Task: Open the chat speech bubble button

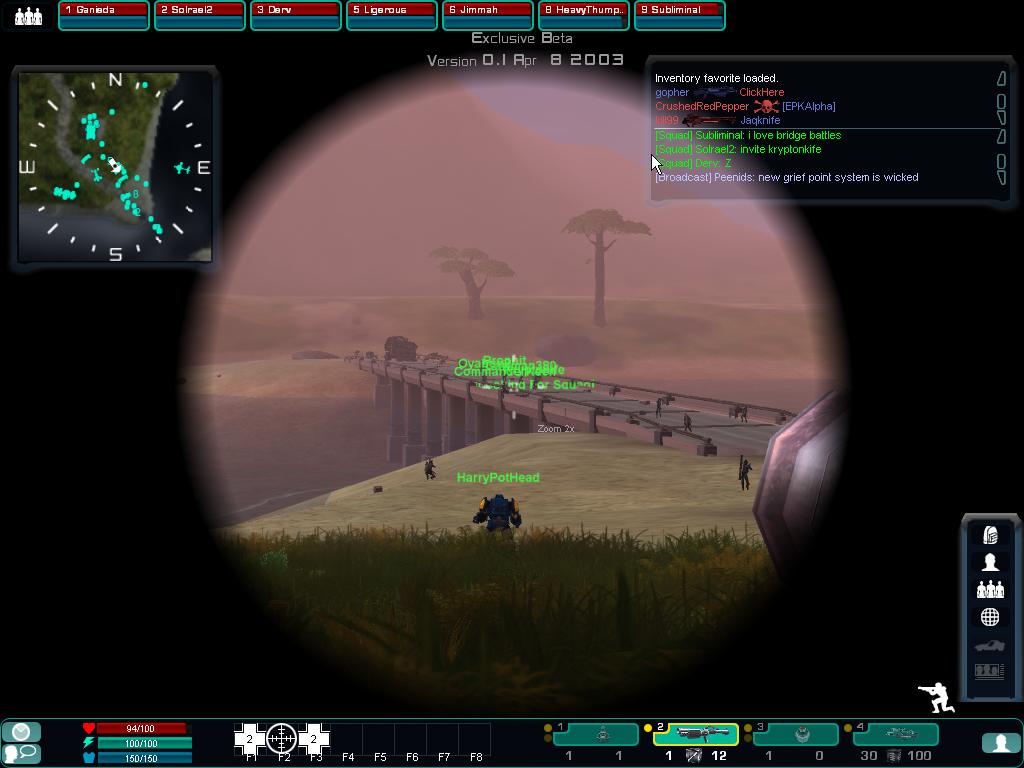Action: pyautogui.click(x=22, y=753)
